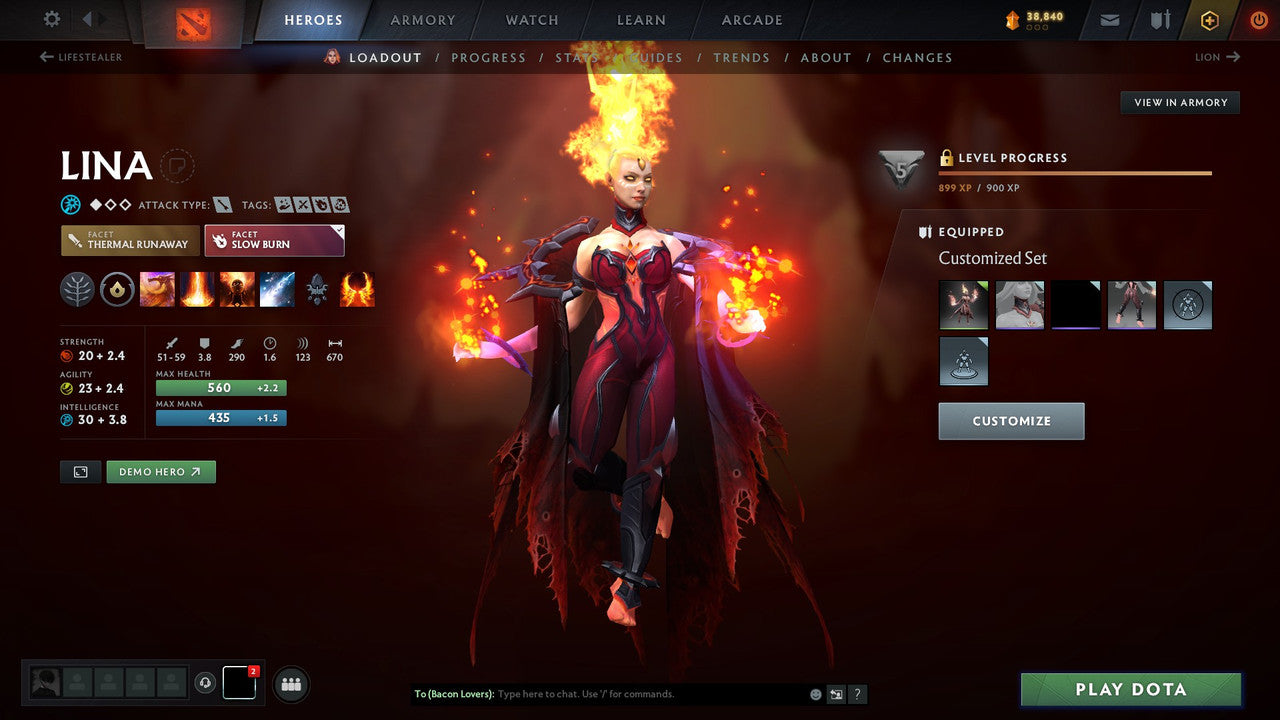The height and width of the screenshot is (720, 1280).
Task: Open Lina's first ability icon
Action: tap(158, 290)
